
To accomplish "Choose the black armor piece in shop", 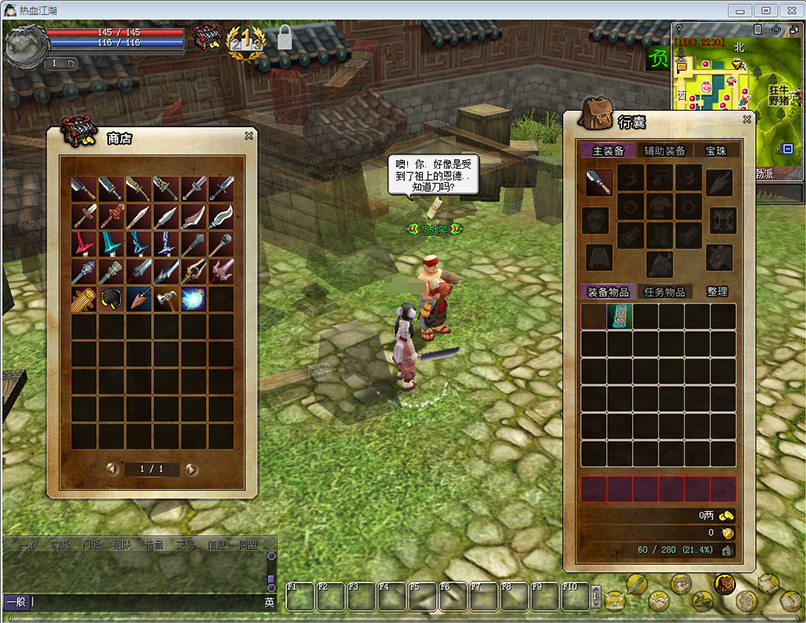I will (x=111, y=298).
